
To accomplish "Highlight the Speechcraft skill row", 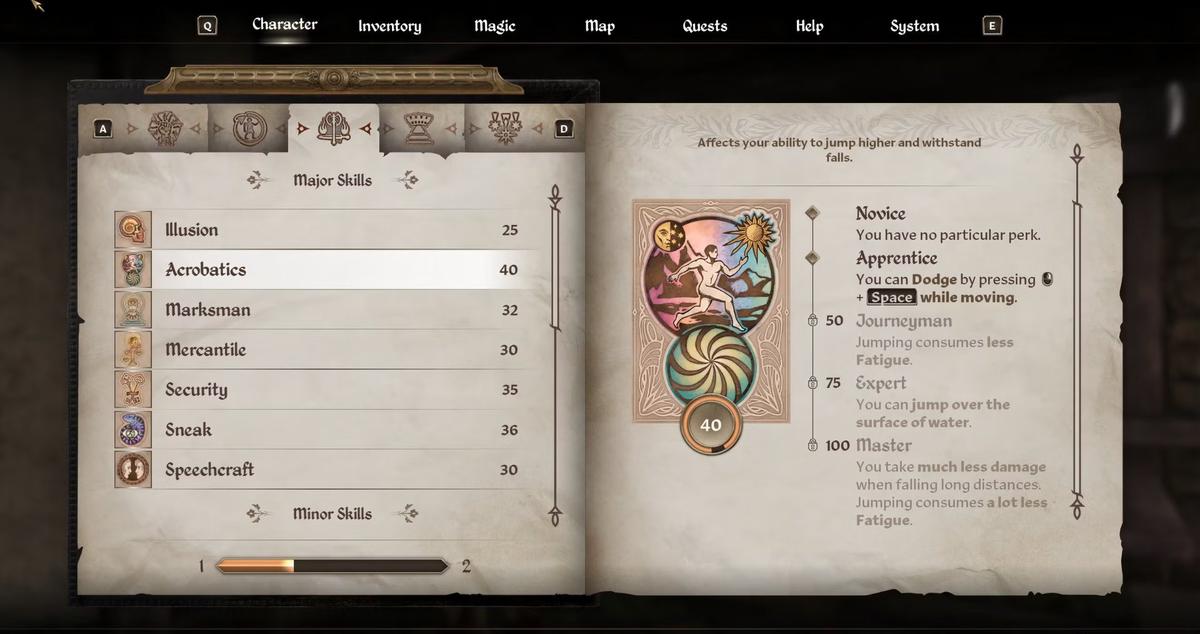I will [330, 470].
